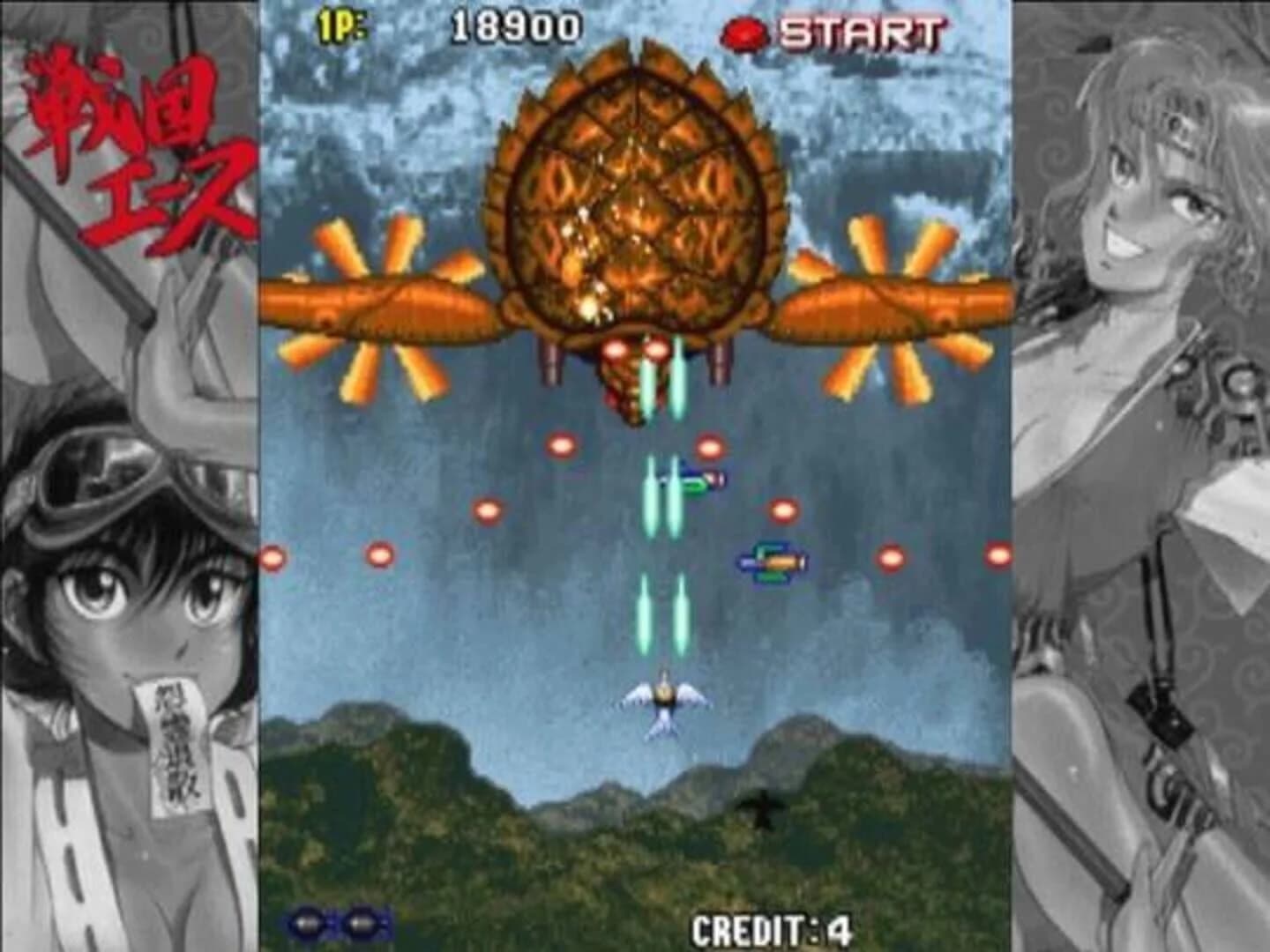Select the blue power-up capsule item
Screen dimensions: 1270x952
tap(701, 477)
